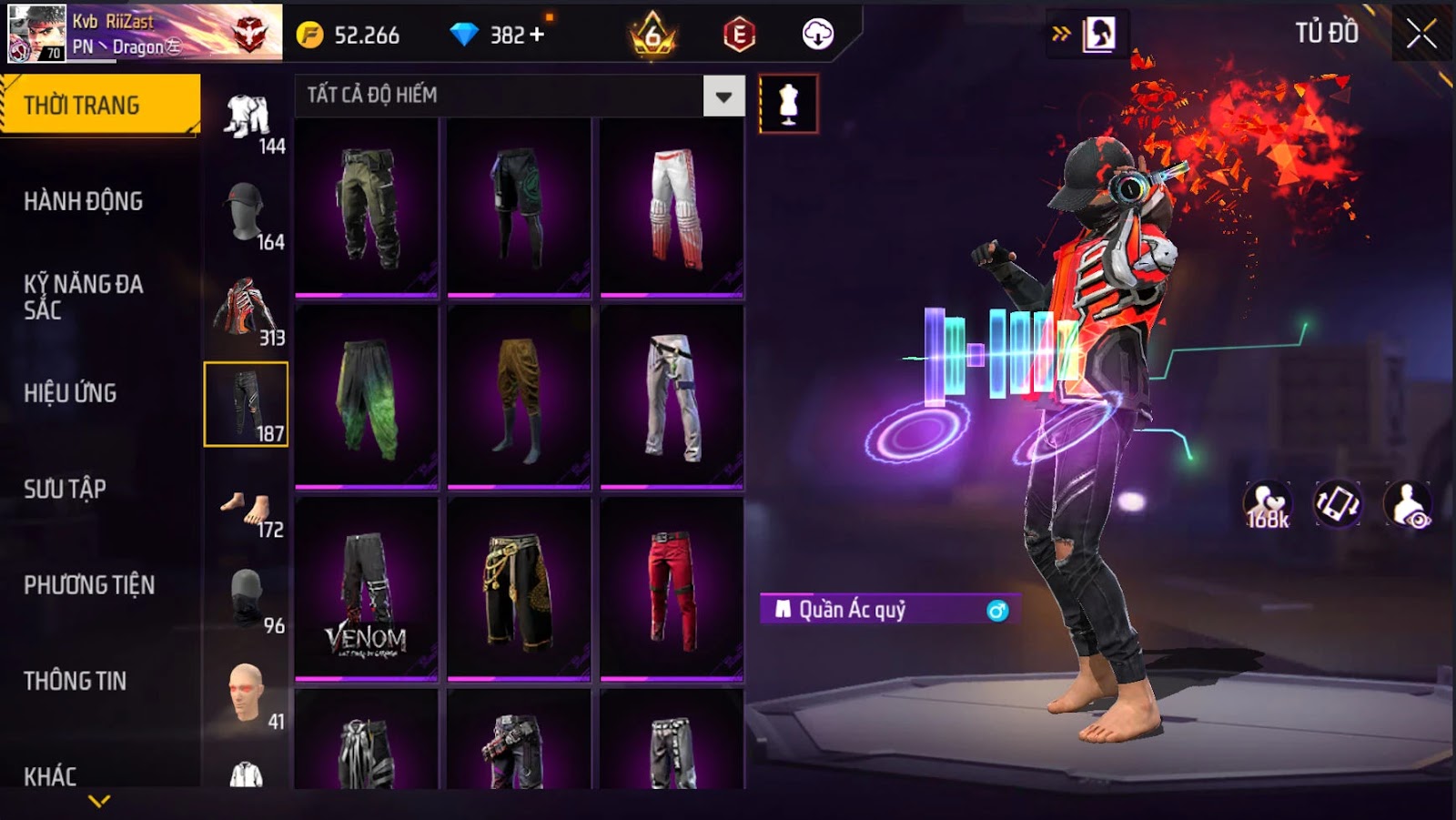Viewport: 1456px width, 820px height.
Task: Select the green camo pants
Action: tap(367, 208)
